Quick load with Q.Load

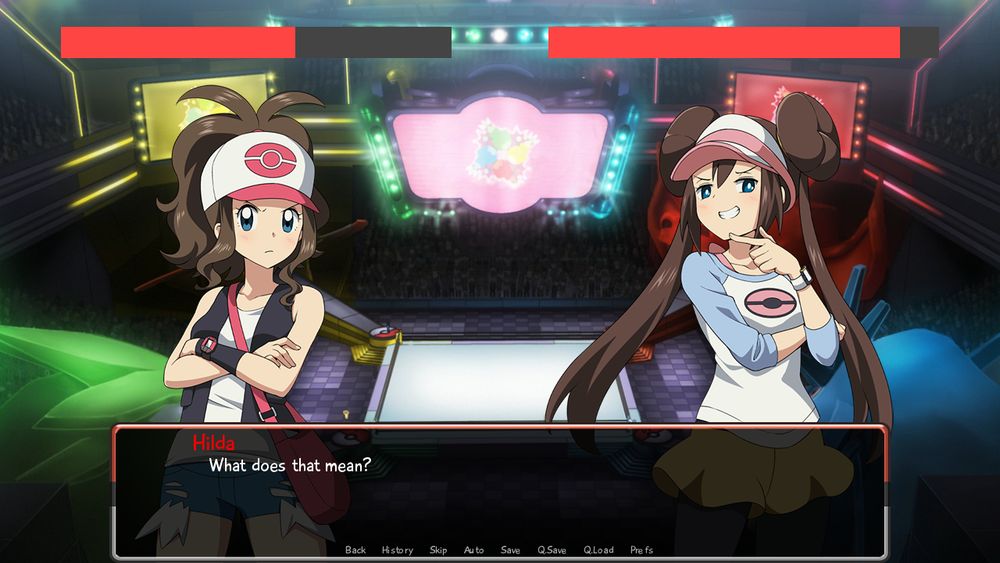coord(599,550)
